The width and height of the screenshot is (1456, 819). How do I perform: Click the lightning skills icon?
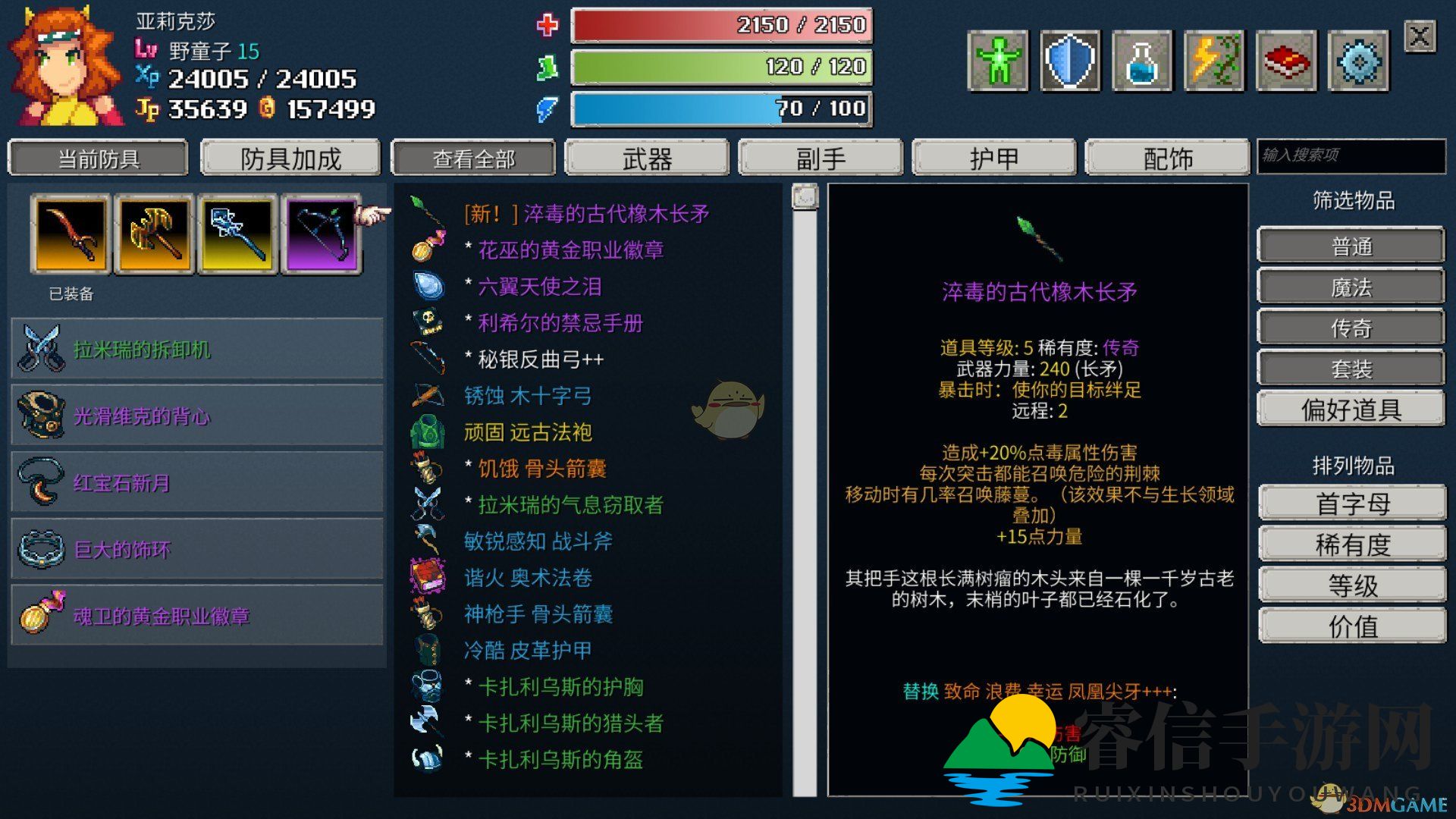(1216, 59)
